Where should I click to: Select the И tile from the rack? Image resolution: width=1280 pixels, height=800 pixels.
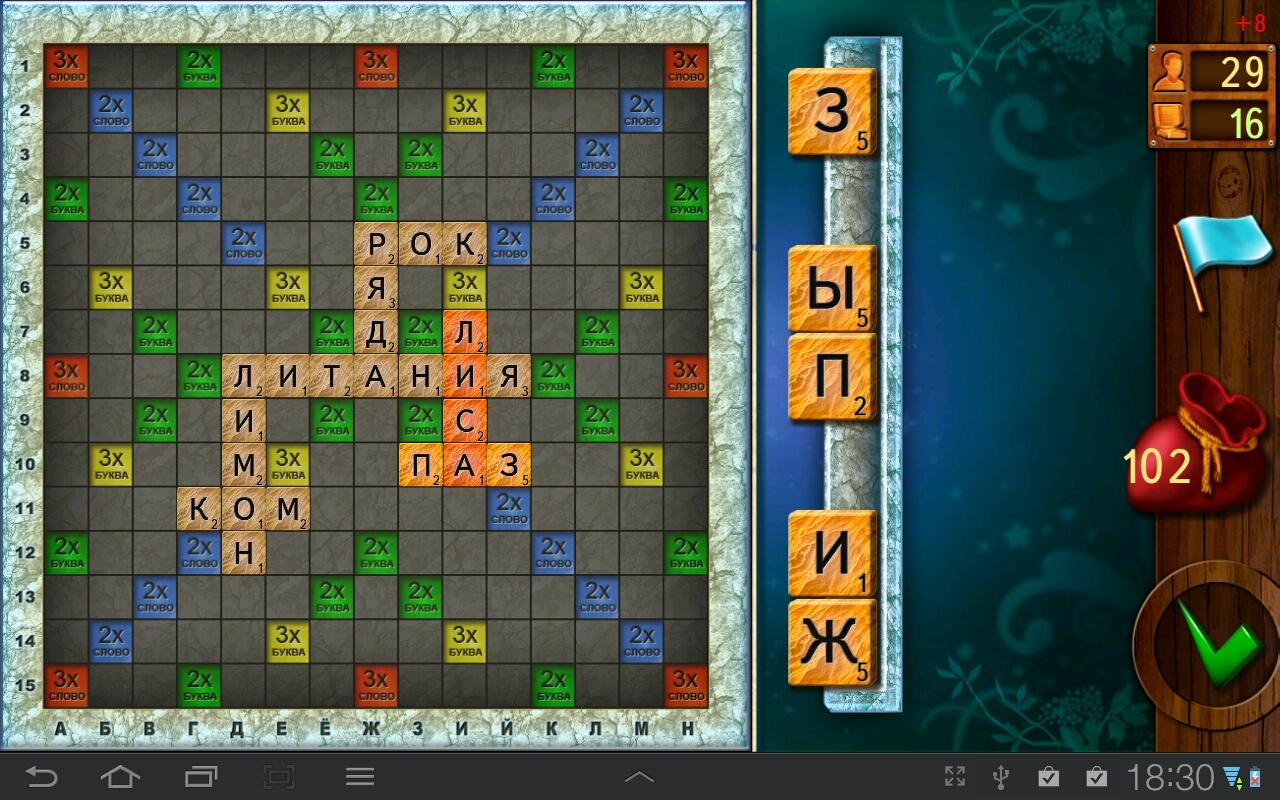point(831,553)
